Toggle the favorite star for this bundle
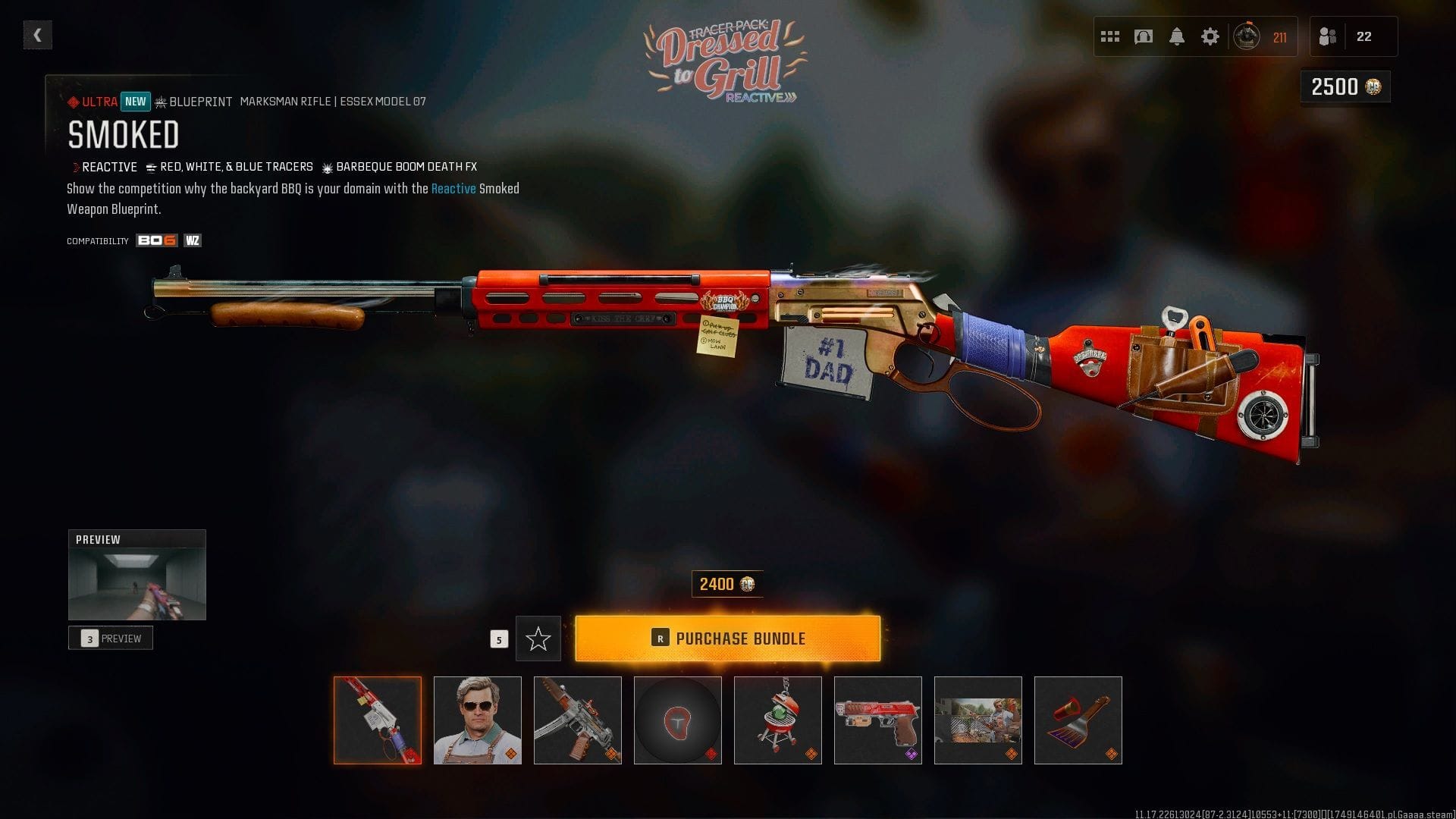Screen dimensions: 1456x819 (x=538, y=638)
